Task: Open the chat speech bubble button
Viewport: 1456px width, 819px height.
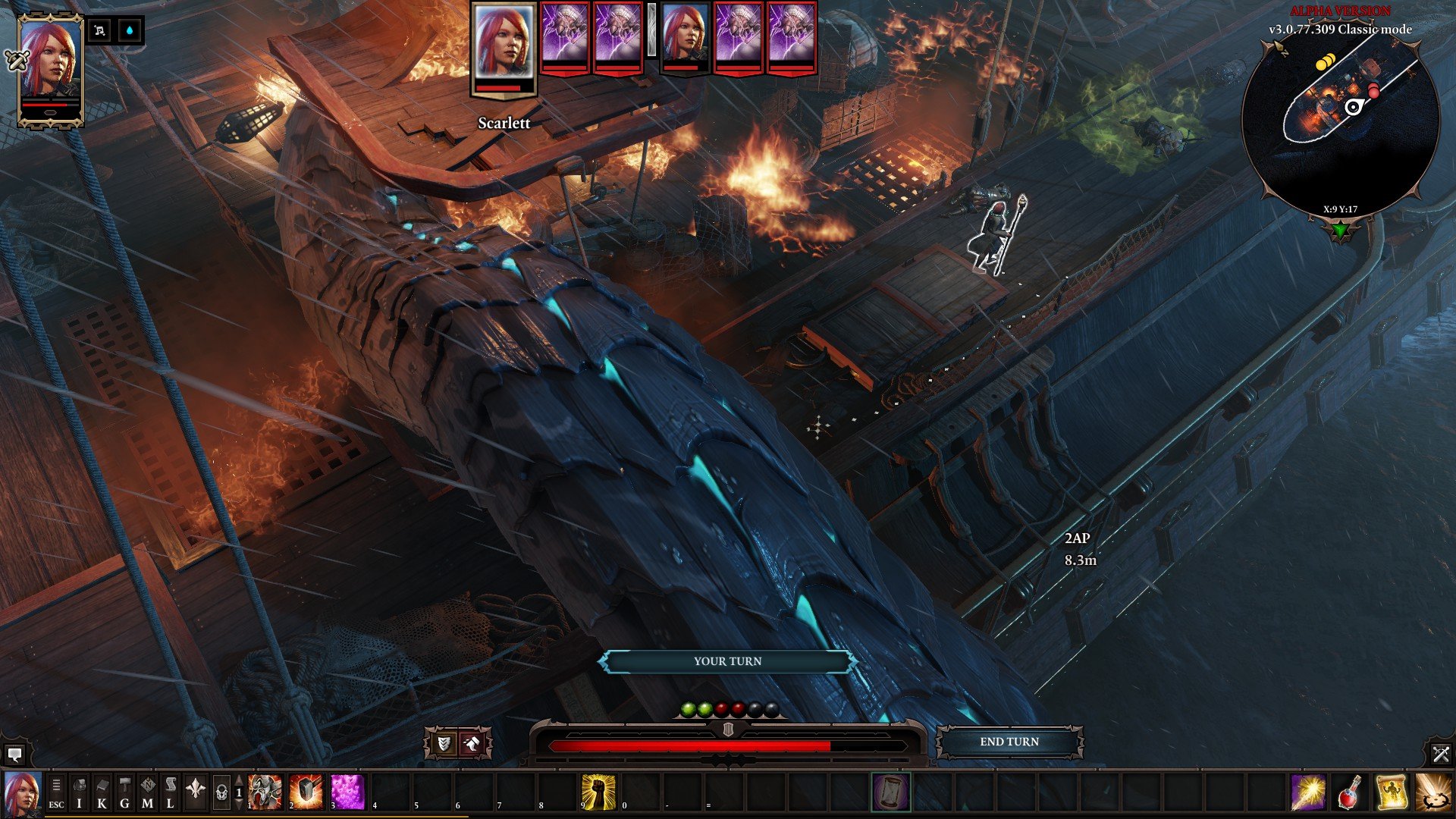Action: coord(14,754)
